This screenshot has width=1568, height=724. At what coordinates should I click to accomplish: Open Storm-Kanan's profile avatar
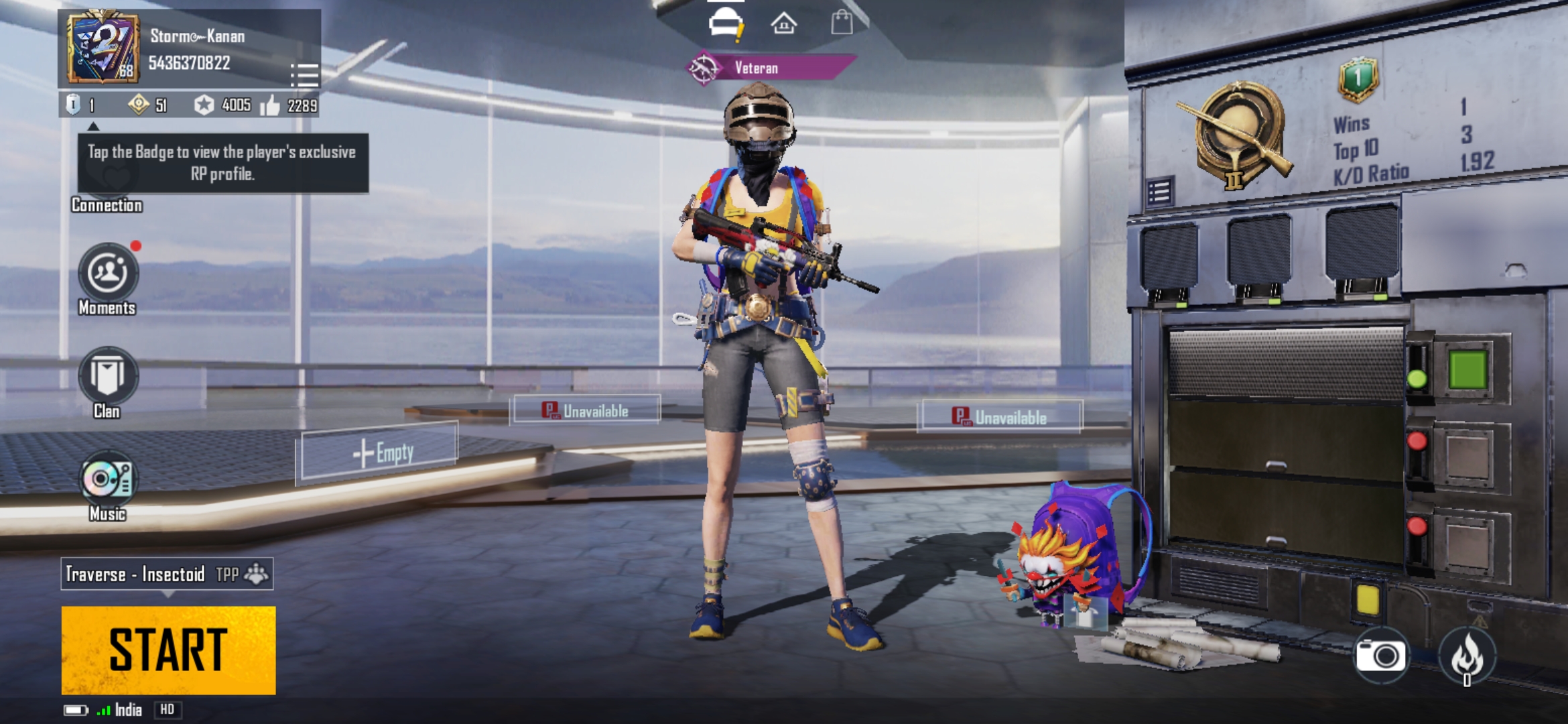(x=103, y=48)
